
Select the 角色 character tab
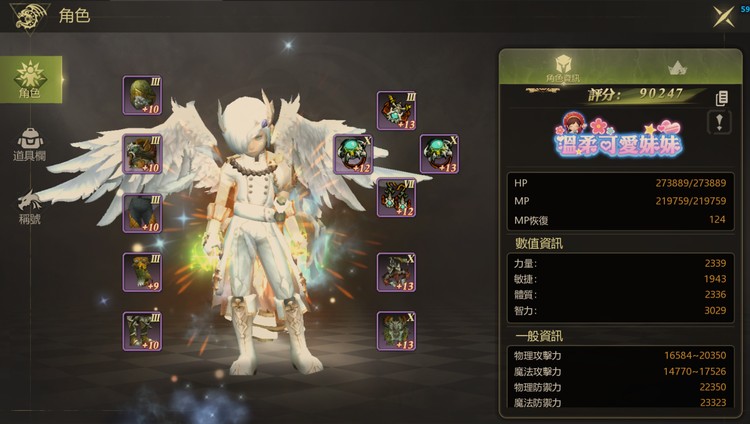[x=31, y=80]
